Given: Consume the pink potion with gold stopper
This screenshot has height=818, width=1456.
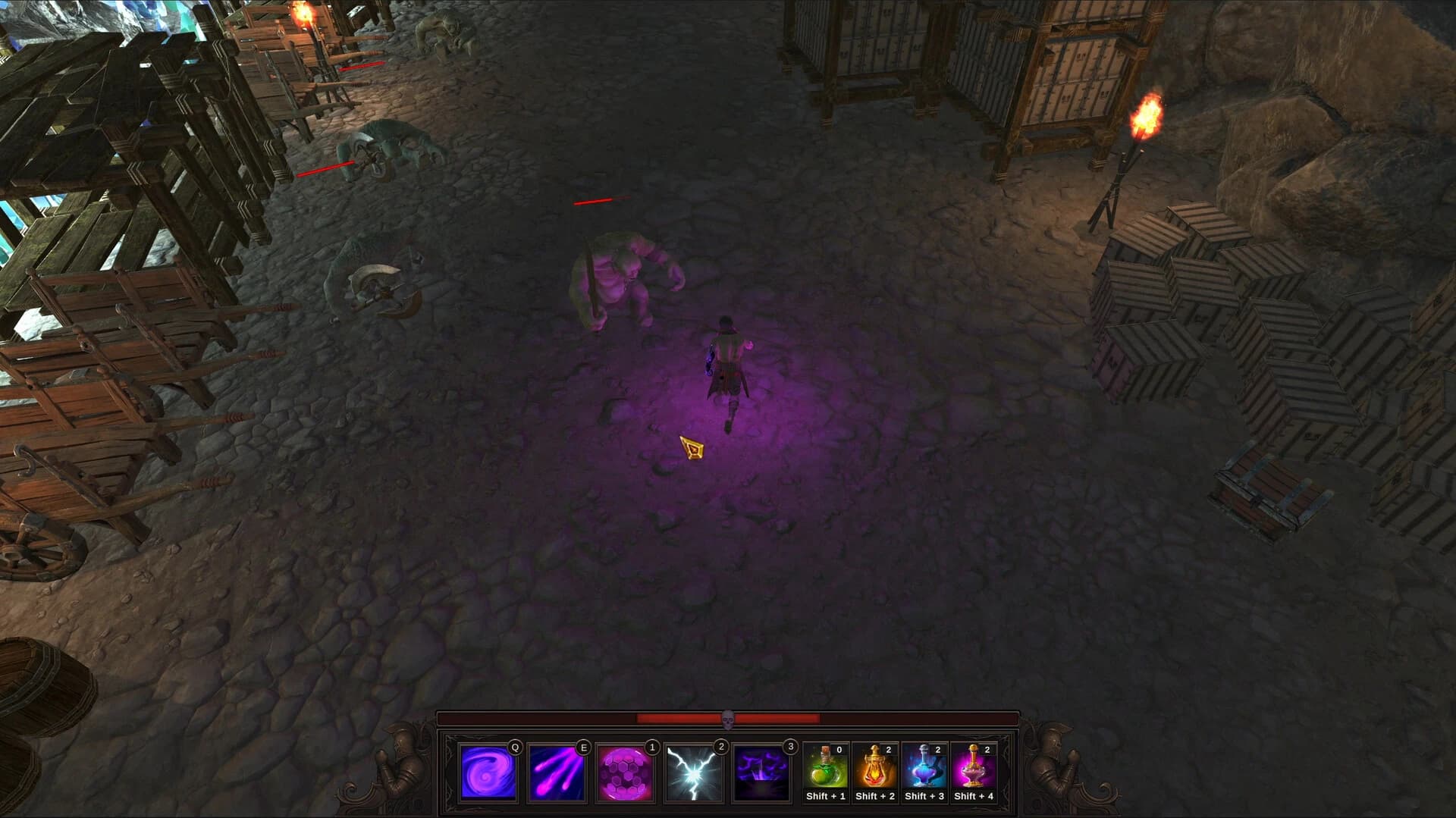Looking at the screenshot, I should coord(973,767).
